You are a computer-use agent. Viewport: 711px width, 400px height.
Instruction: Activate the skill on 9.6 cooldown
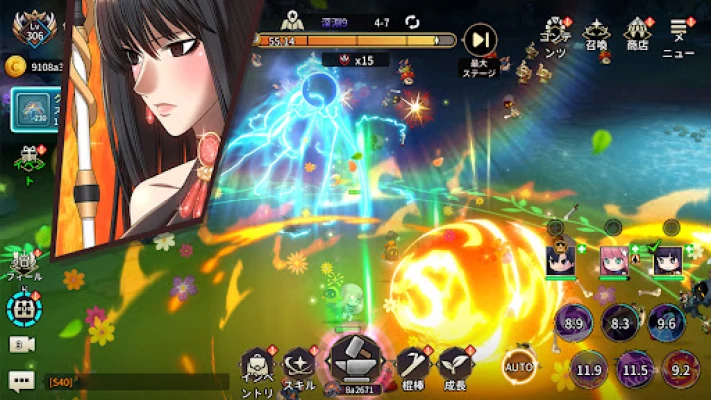[x=666, y=323]
